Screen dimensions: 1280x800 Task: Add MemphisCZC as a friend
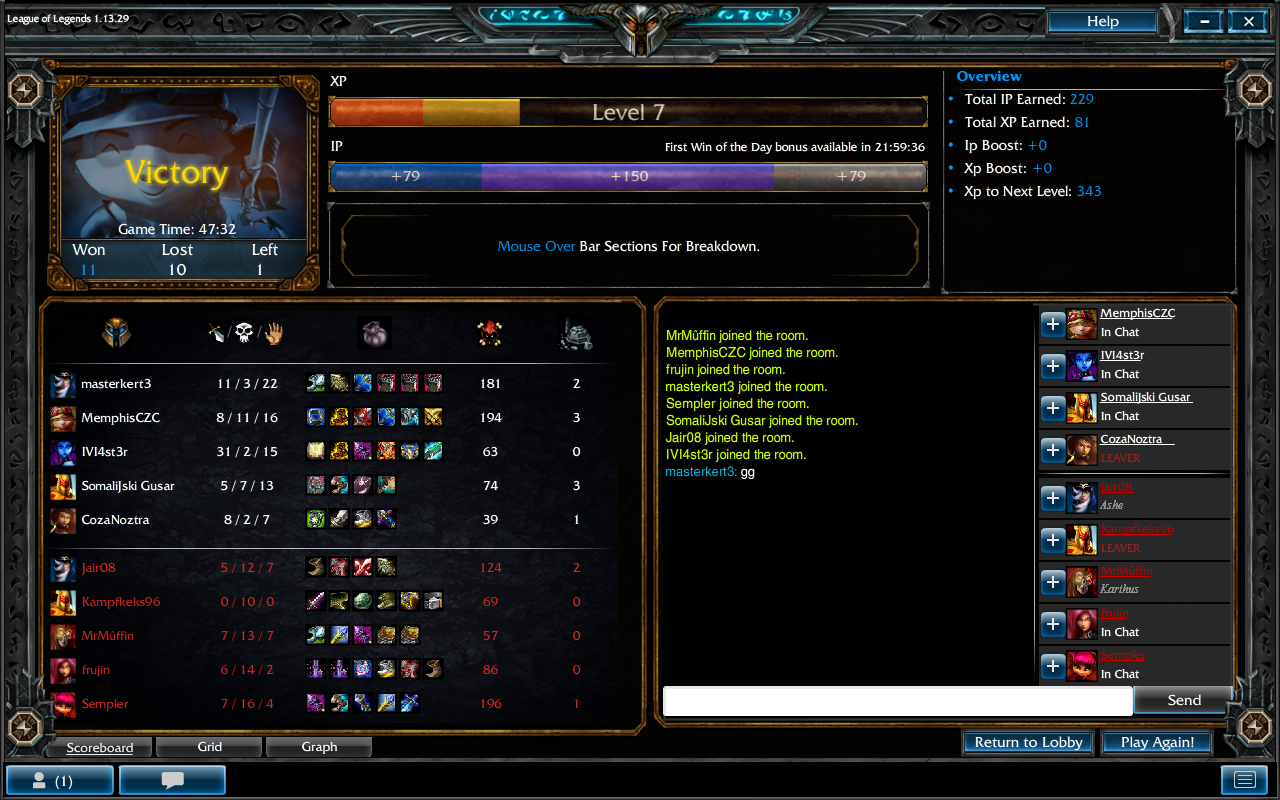tap(1053, 324)
